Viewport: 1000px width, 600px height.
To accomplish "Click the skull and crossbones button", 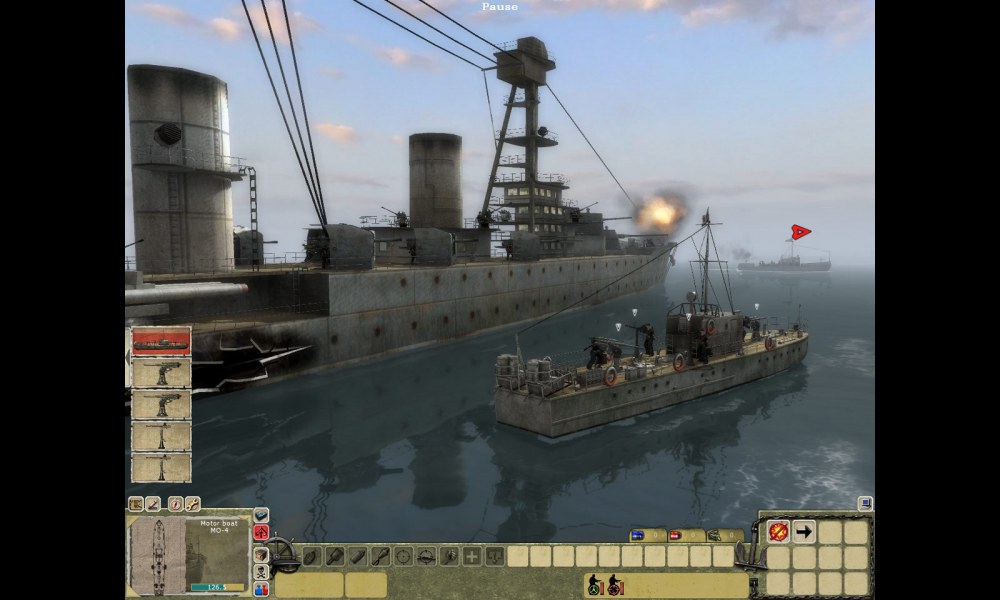I will [x=261, y=571].
